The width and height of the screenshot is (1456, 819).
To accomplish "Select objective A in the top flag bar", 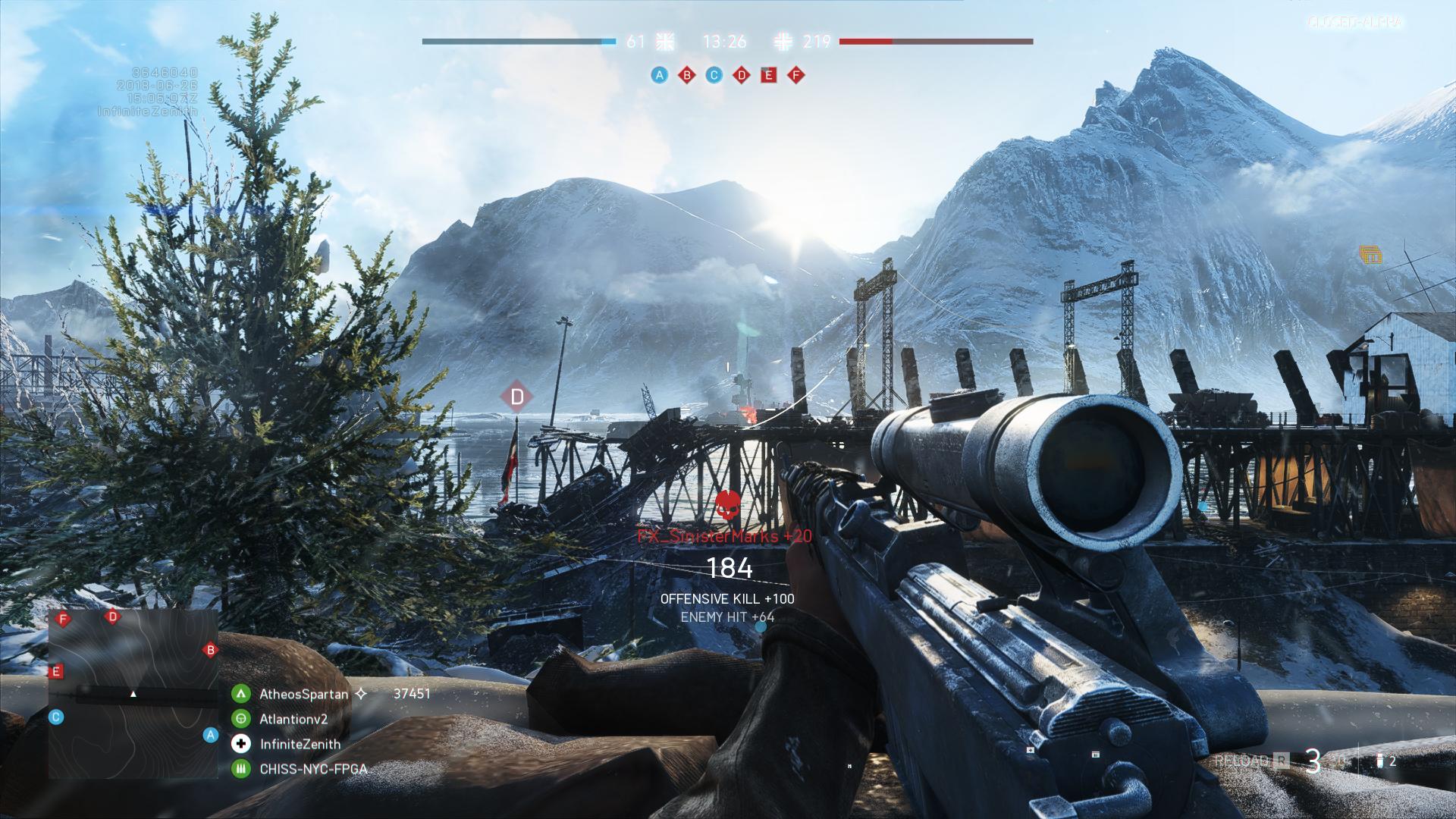I will tap(660, 75).
